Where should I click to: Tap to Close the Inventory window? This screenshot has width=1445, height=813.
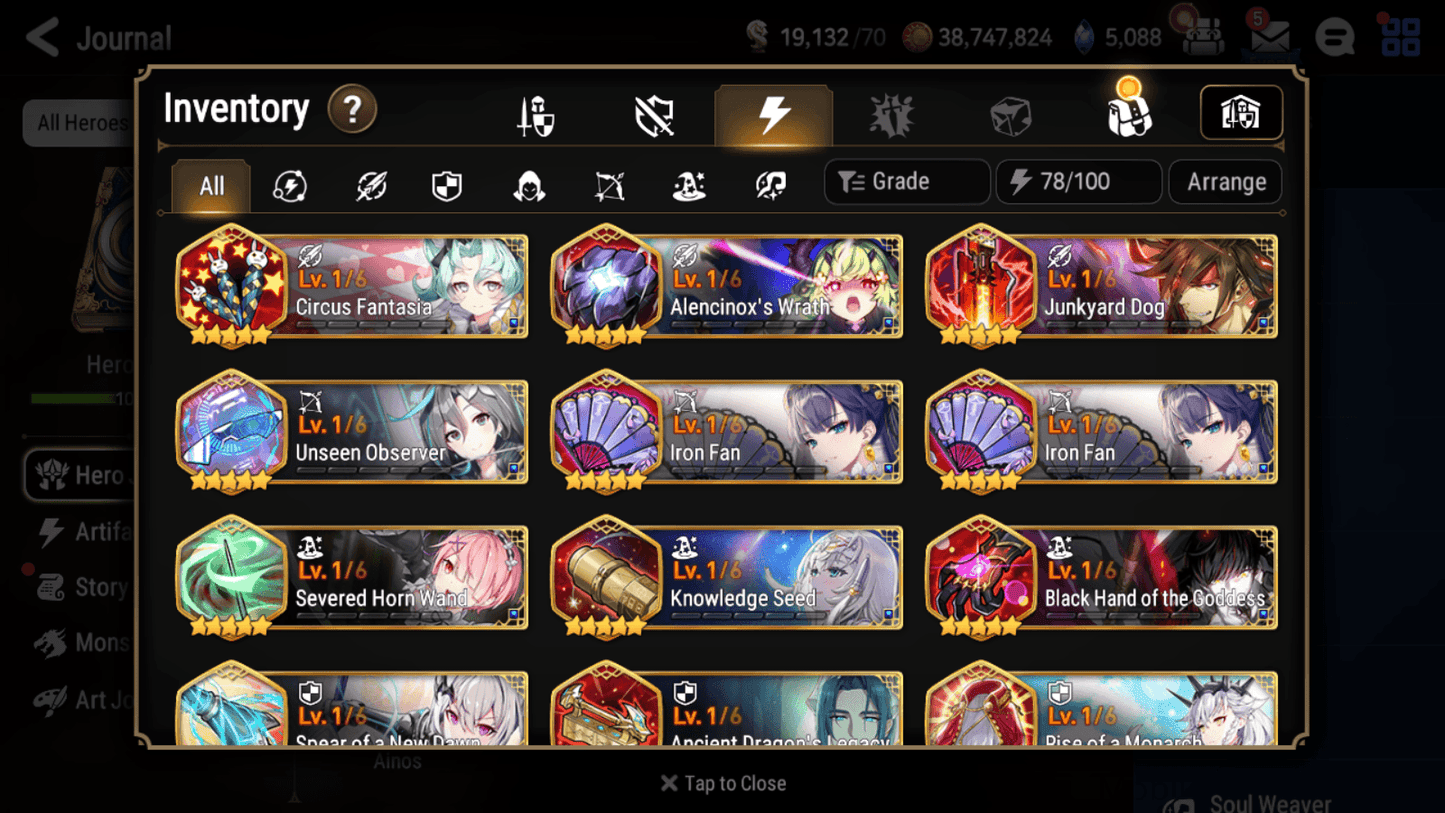pos(722,783)
